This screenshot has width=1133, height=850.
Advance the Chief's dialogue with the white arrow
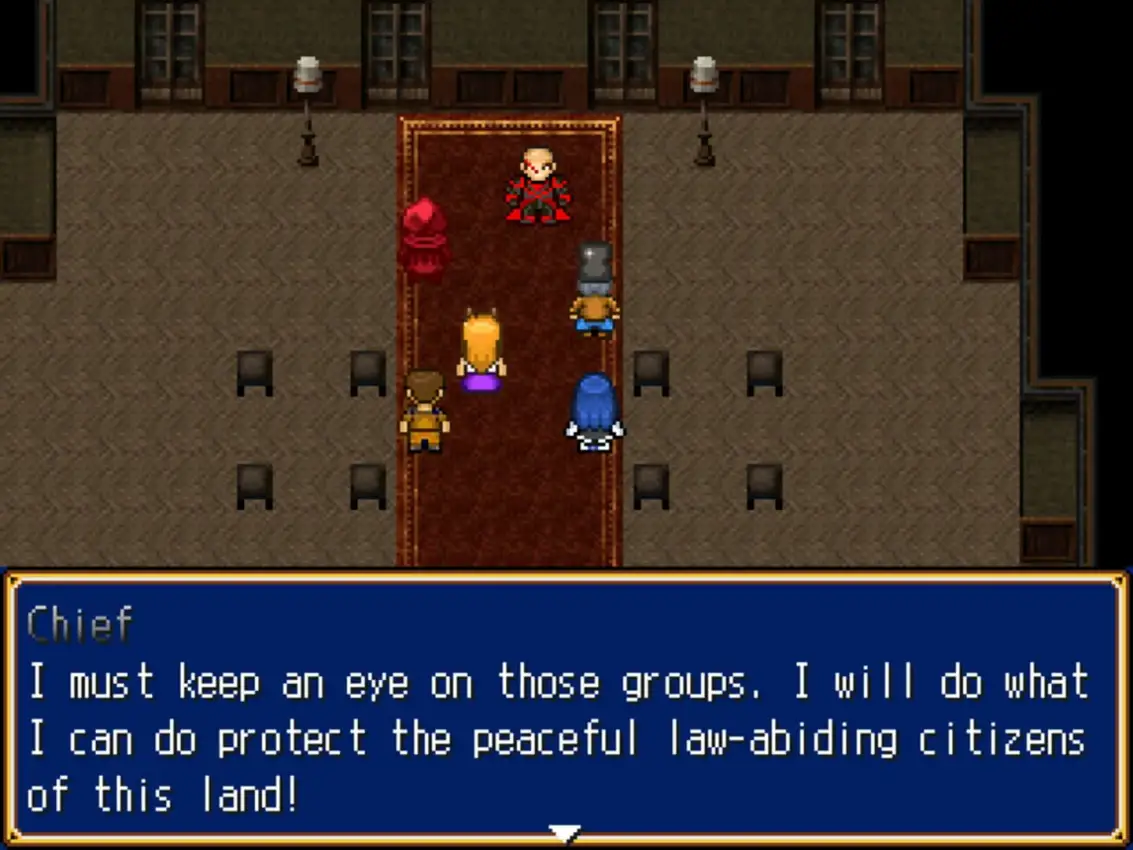click(x=566, y=832)
